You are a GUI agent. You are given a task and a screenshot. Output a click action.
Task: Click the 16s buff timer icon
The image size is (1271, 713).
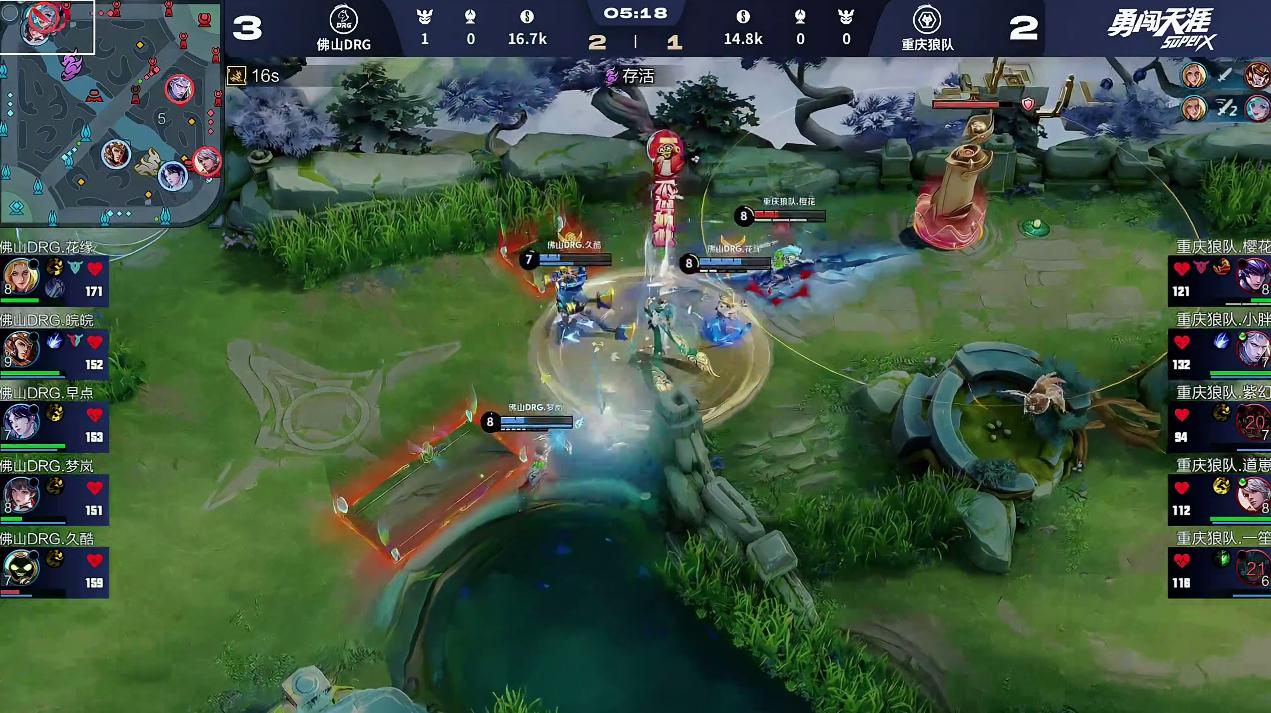[x=237, y=76]
